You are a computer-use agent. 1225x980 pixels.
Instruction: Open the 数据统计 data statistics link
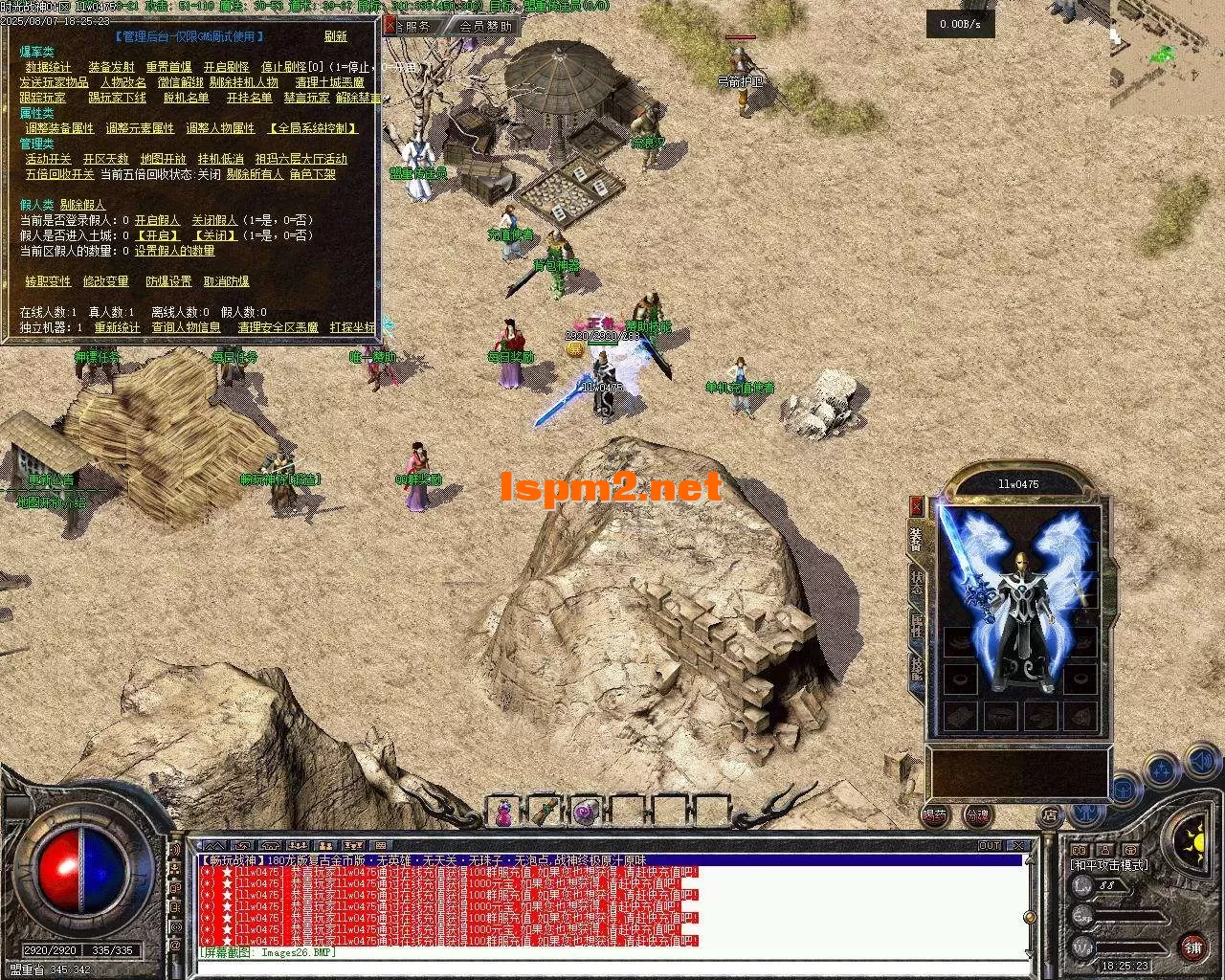[48, 67]
